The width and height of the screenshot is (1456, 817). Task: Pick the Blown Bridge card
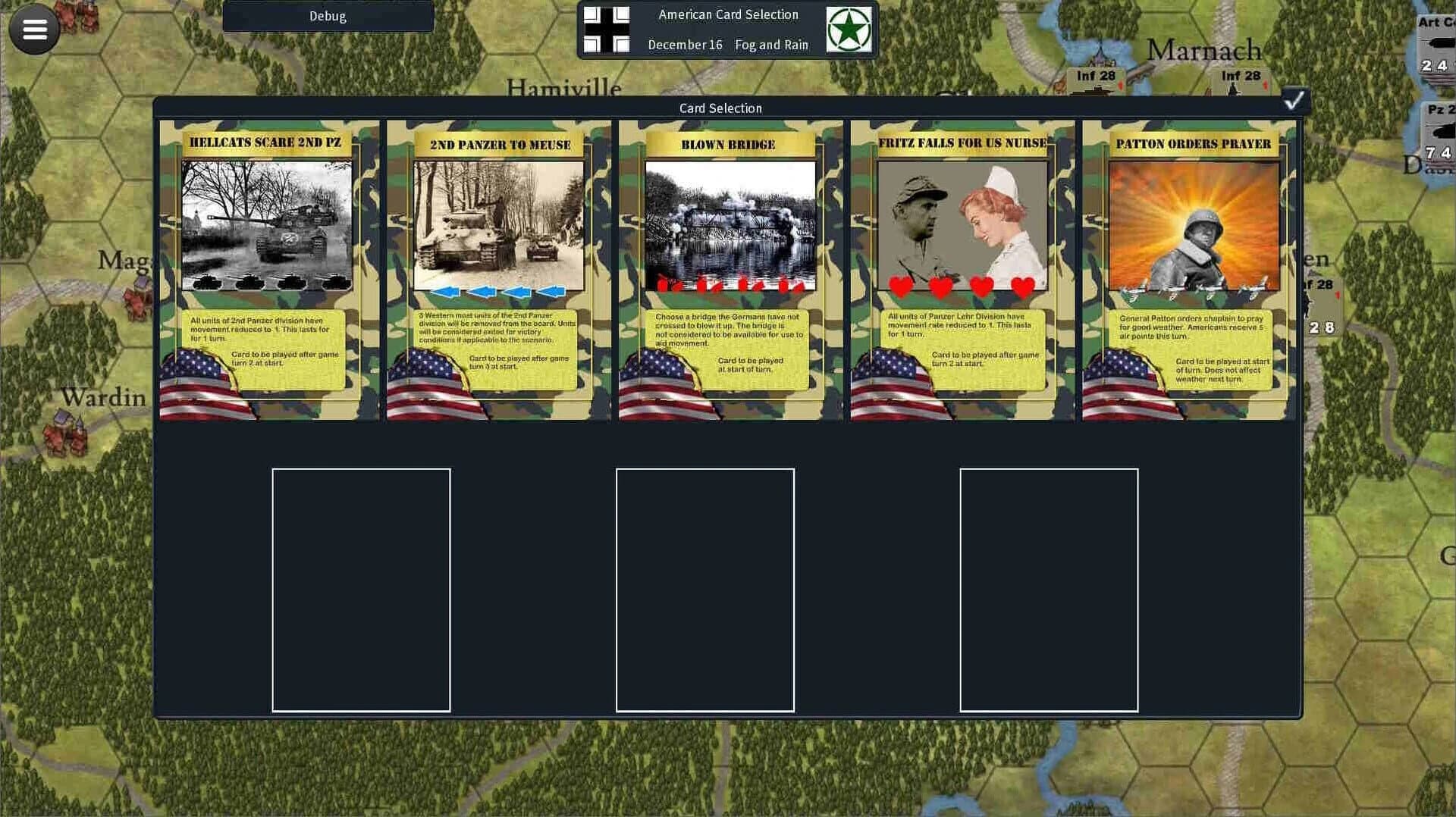coord(730,265)
